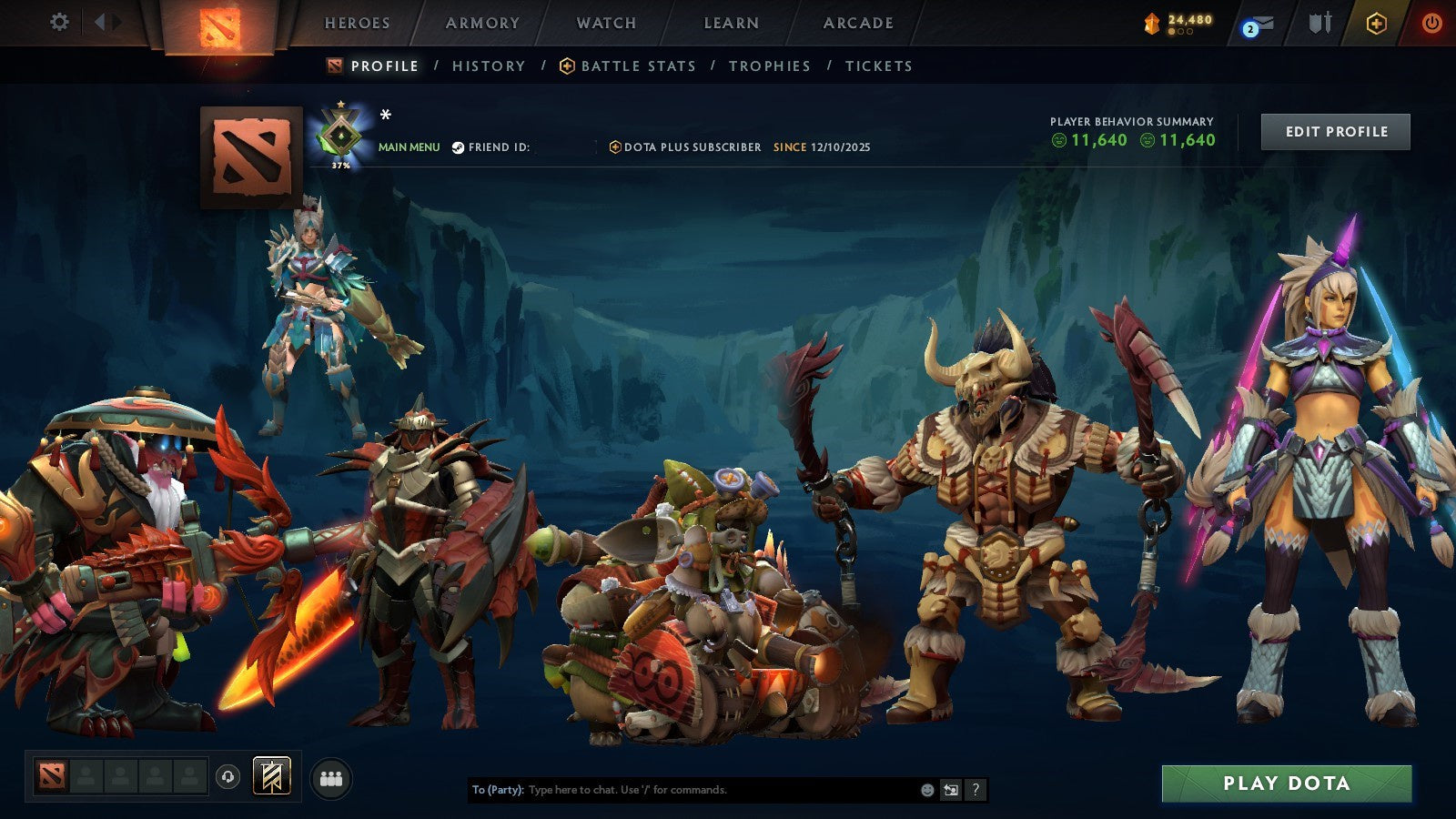Toggle the chat channel switch icon
Screen dimensions: 1456x819
[949, 790]
